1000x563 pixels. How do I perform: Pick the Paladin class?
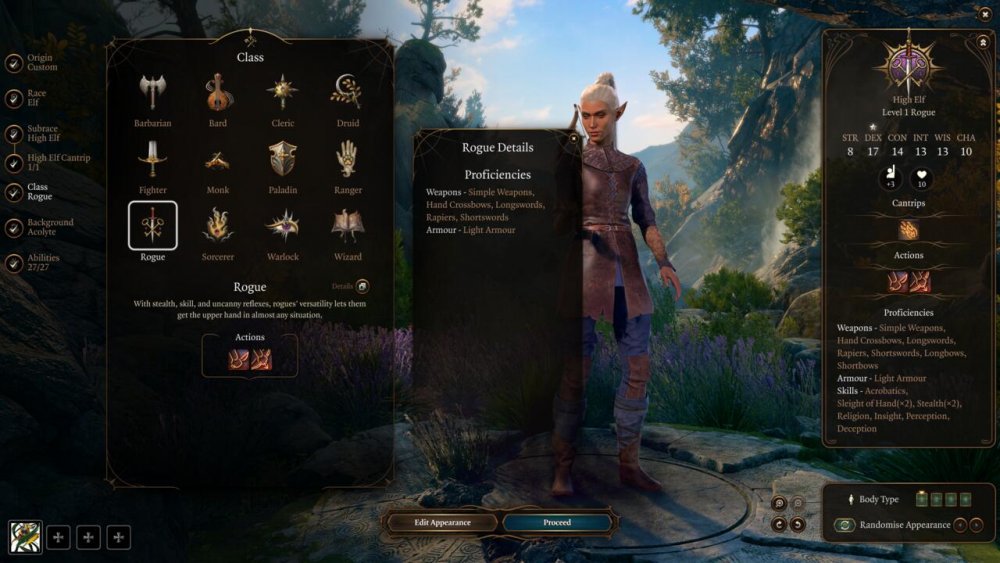point(282,159)
